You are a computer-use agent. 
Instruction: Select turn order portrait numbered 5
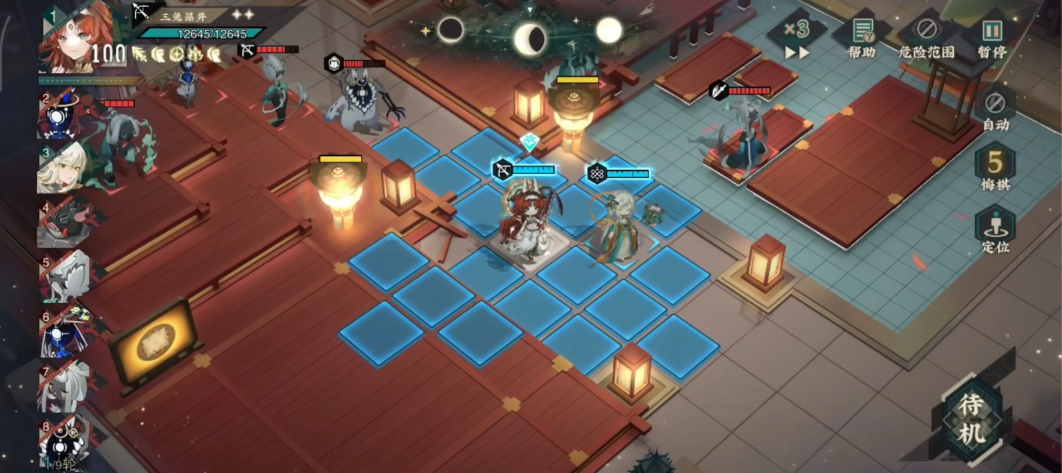(65, 277)
